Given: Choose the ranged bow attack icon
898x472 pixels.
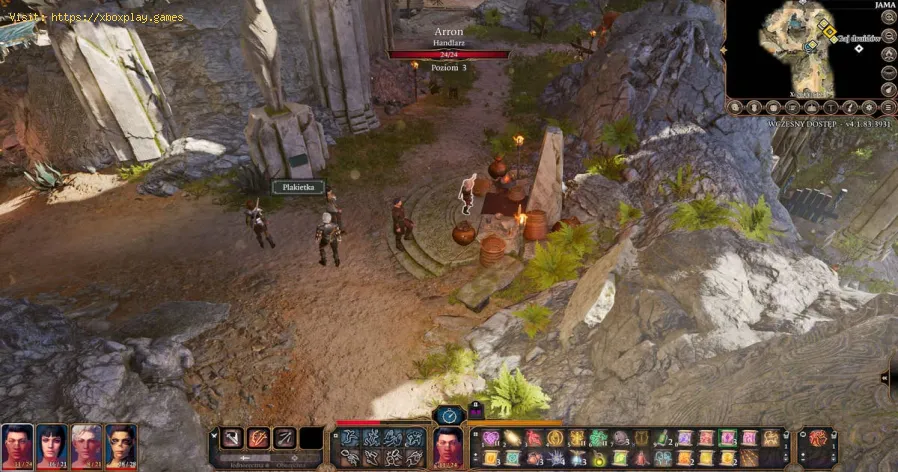Looking at the screenshot, I should click(x=285, y=438).
